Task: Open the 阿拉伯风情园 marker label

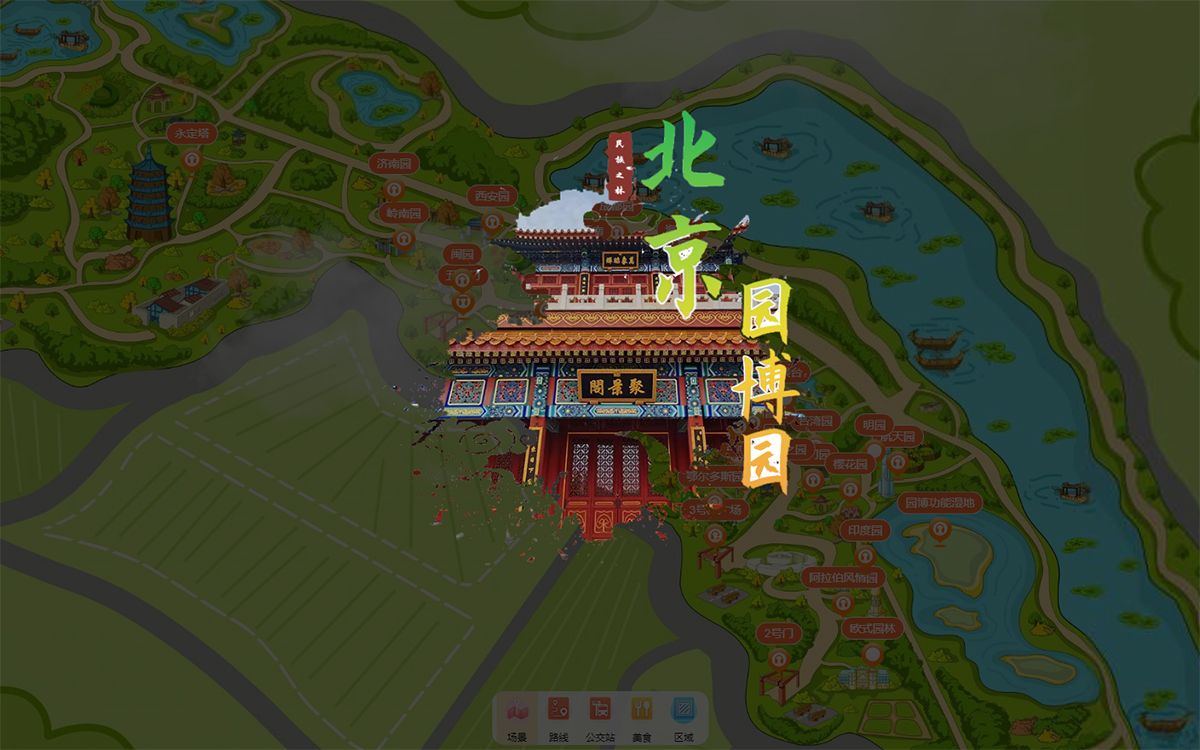Action: (x=842, y=577)
